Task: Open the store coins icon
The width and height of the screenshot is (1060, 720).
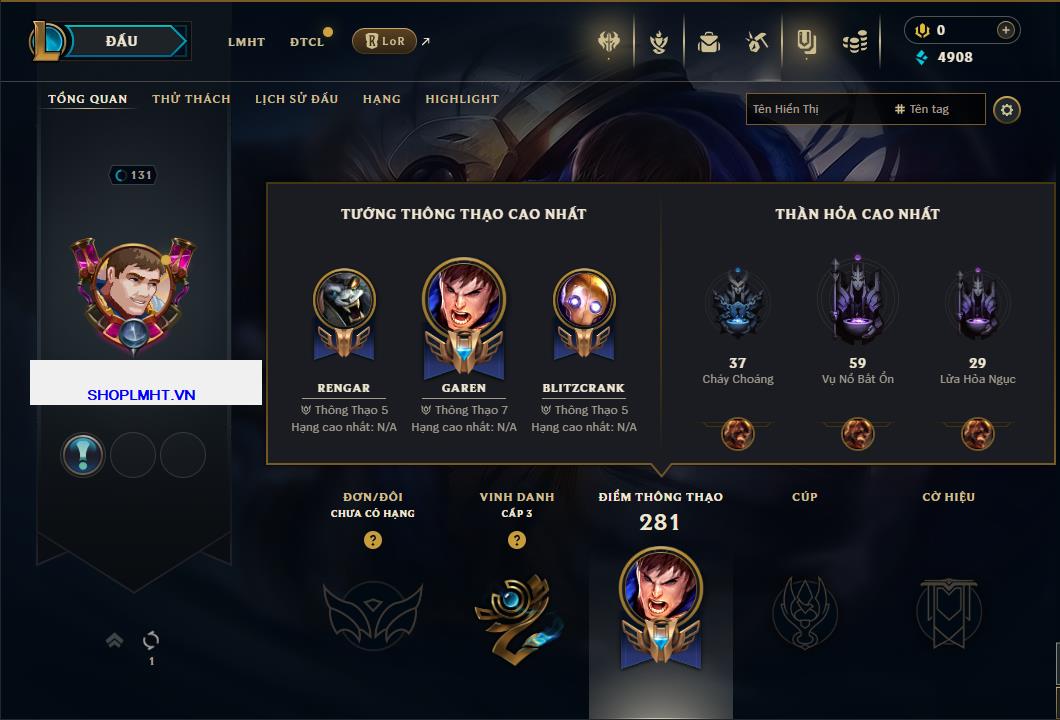Action: (854, 42)
